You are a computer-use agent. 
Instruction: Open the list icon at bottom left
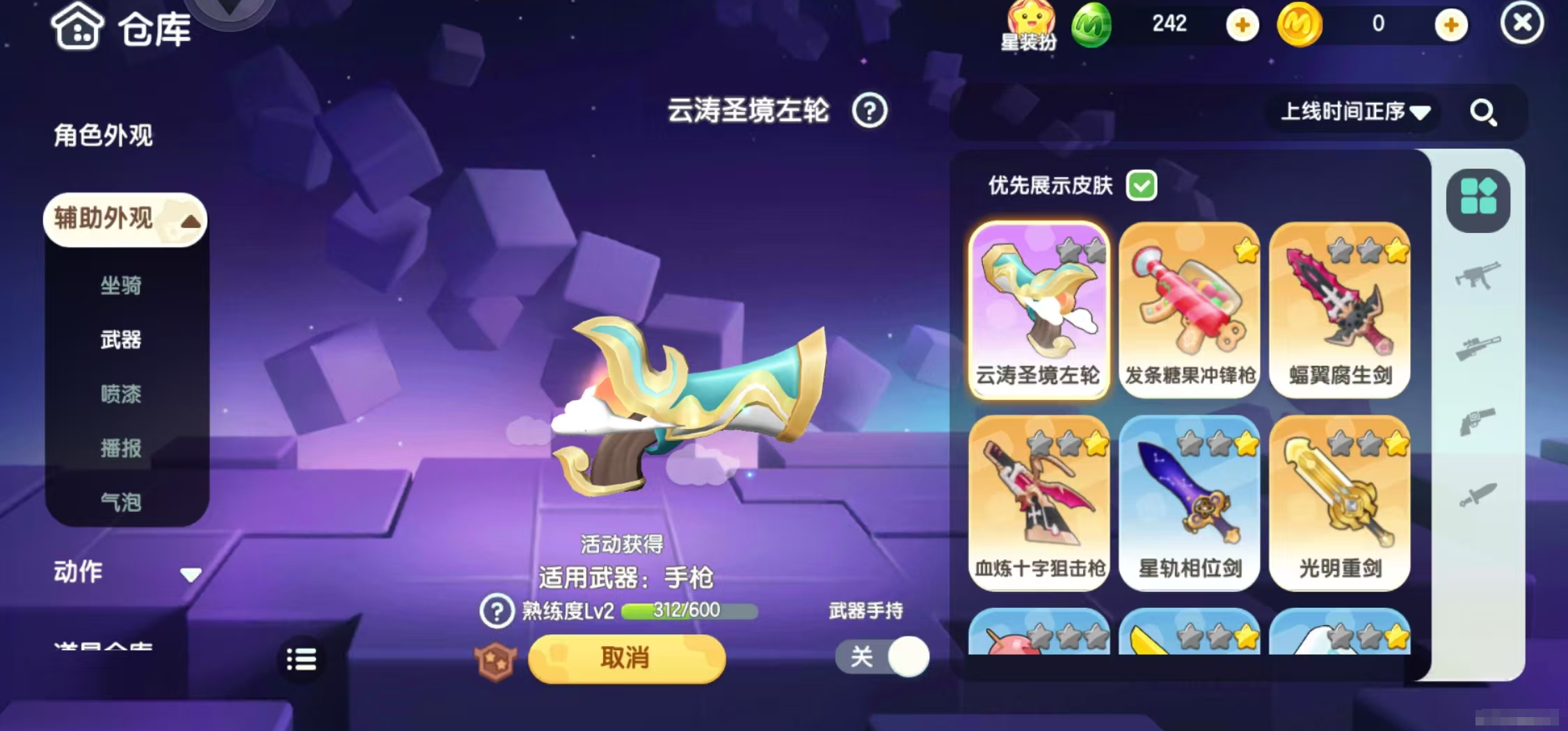click(x=301, y=658)
